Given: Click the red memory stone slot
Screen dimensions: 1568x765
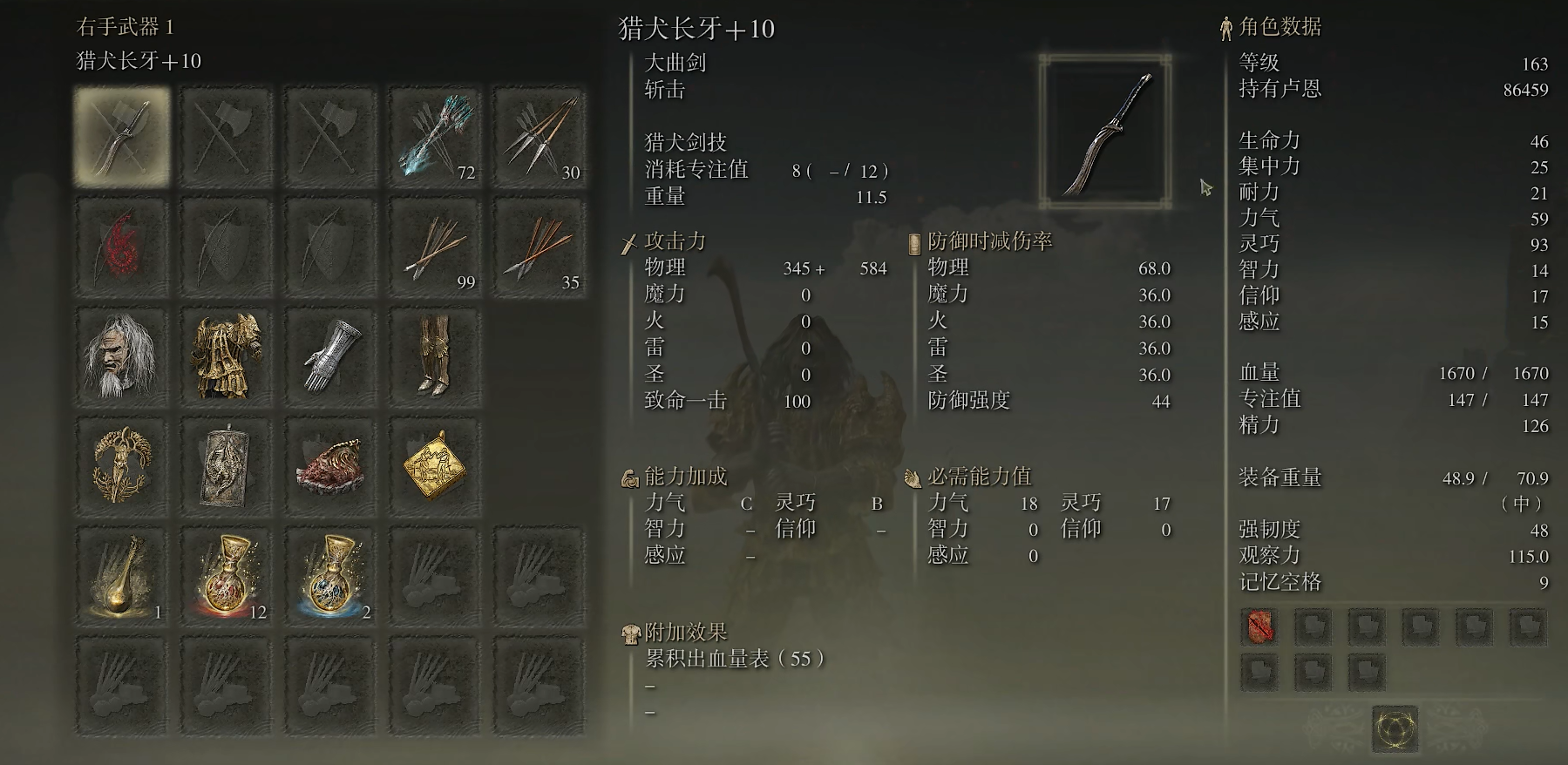Looking at the screenshot, I should 1259,626.
